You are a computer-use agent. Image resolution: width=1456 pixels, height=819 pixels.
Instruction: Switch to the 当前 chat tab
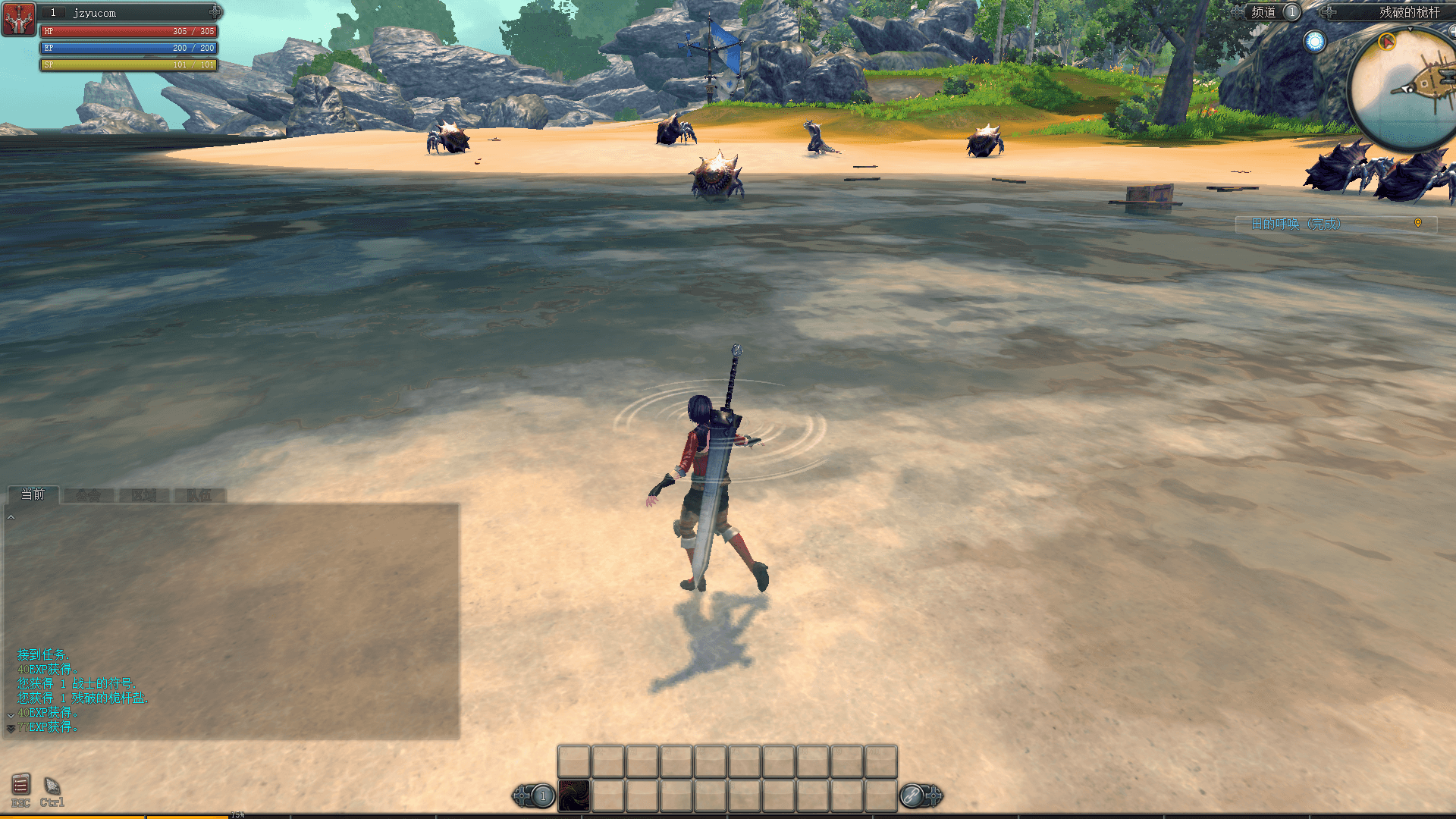(33, 494)
